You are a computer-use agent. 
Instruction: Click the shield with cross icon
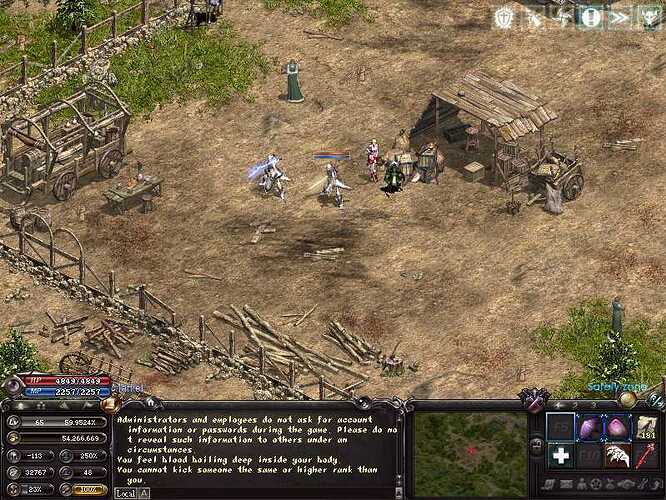[504, 17]
